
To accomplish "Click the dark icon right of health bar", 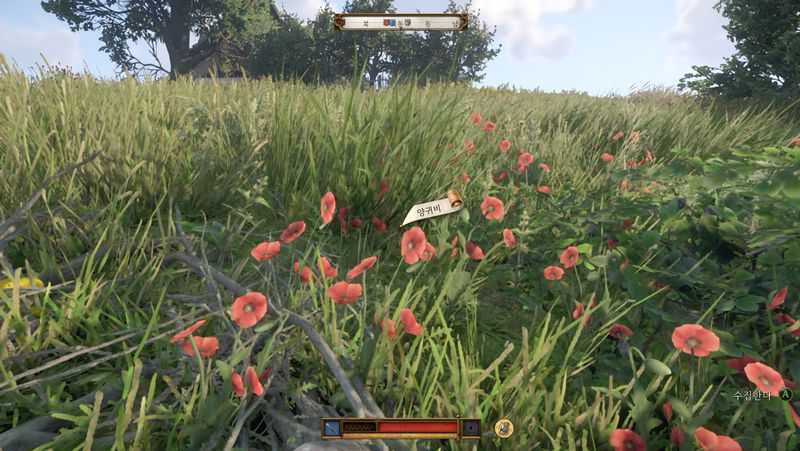I will point(470,428).
